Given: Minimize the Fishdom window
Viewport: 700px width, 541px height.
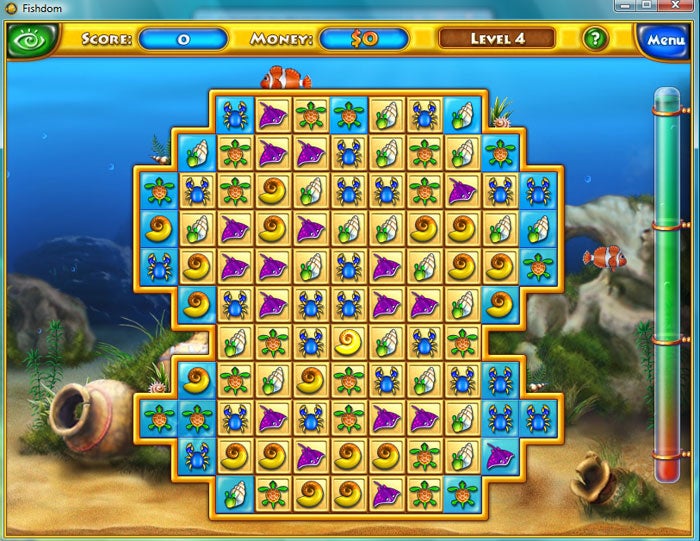Looking at the screenshot, I should click(625, 6).
